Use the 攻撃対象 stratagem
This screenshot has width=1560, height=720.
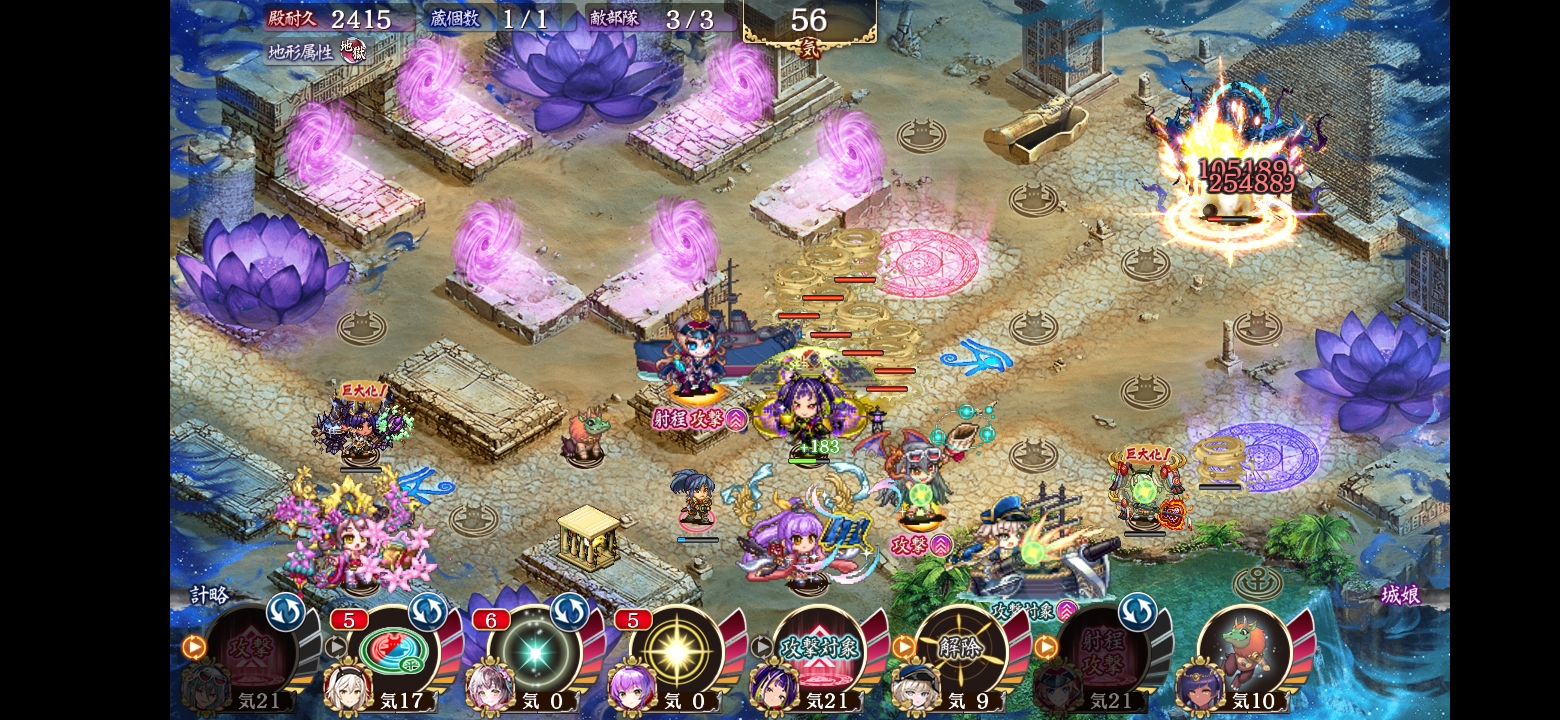(820, 650)
